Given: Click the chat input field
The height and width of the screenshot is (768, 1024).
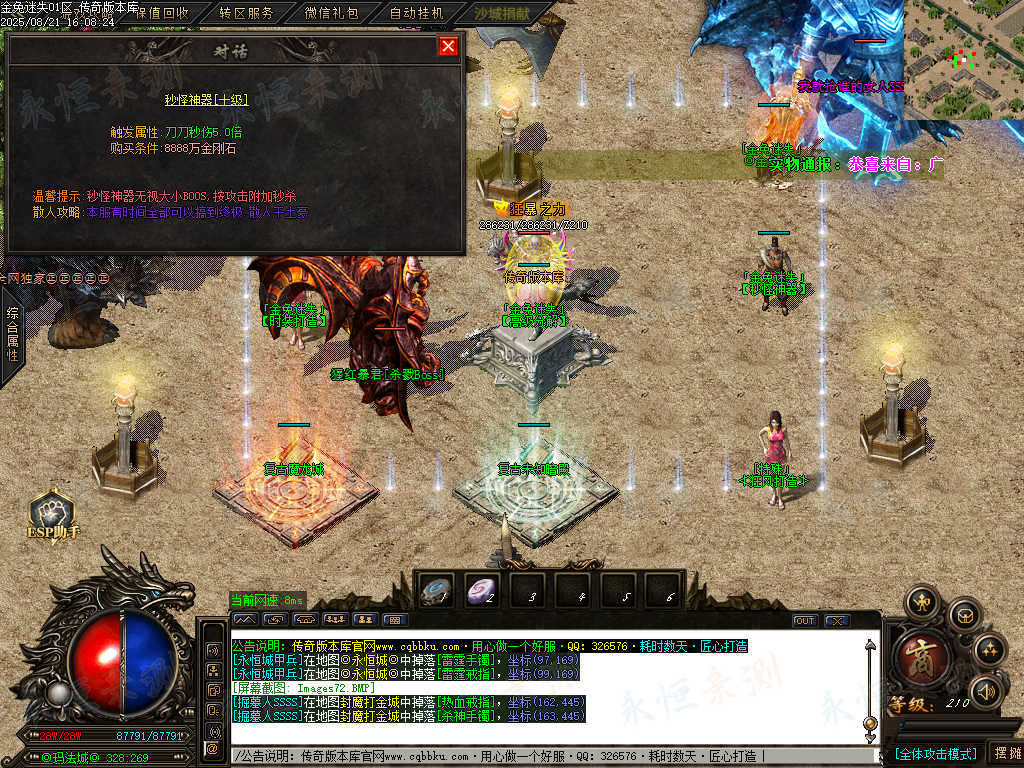Looking at the screenshot, I should (x=550, y=756).
